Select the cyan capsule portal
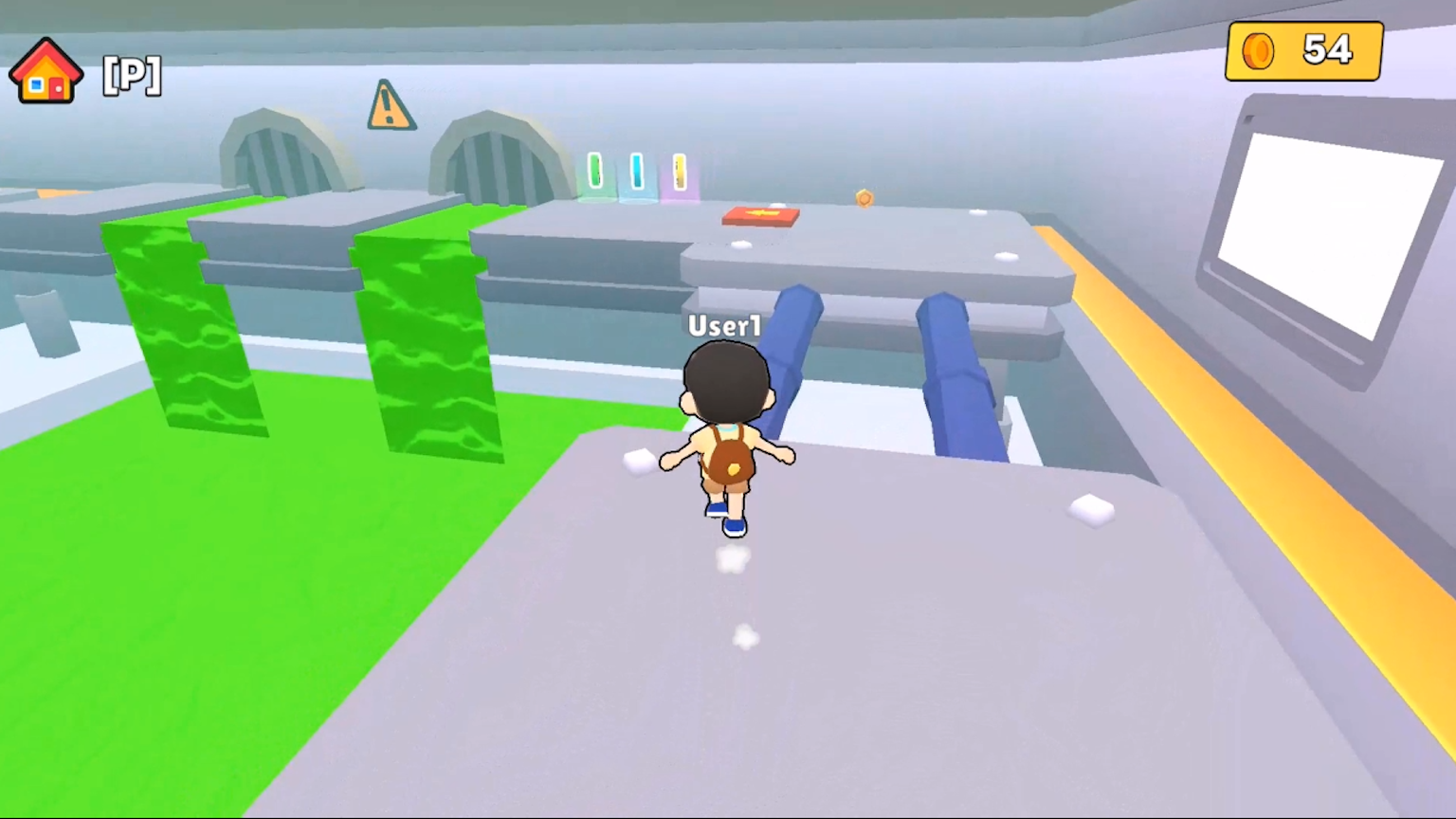1456x819 pixels. click(x=637, y=171)
